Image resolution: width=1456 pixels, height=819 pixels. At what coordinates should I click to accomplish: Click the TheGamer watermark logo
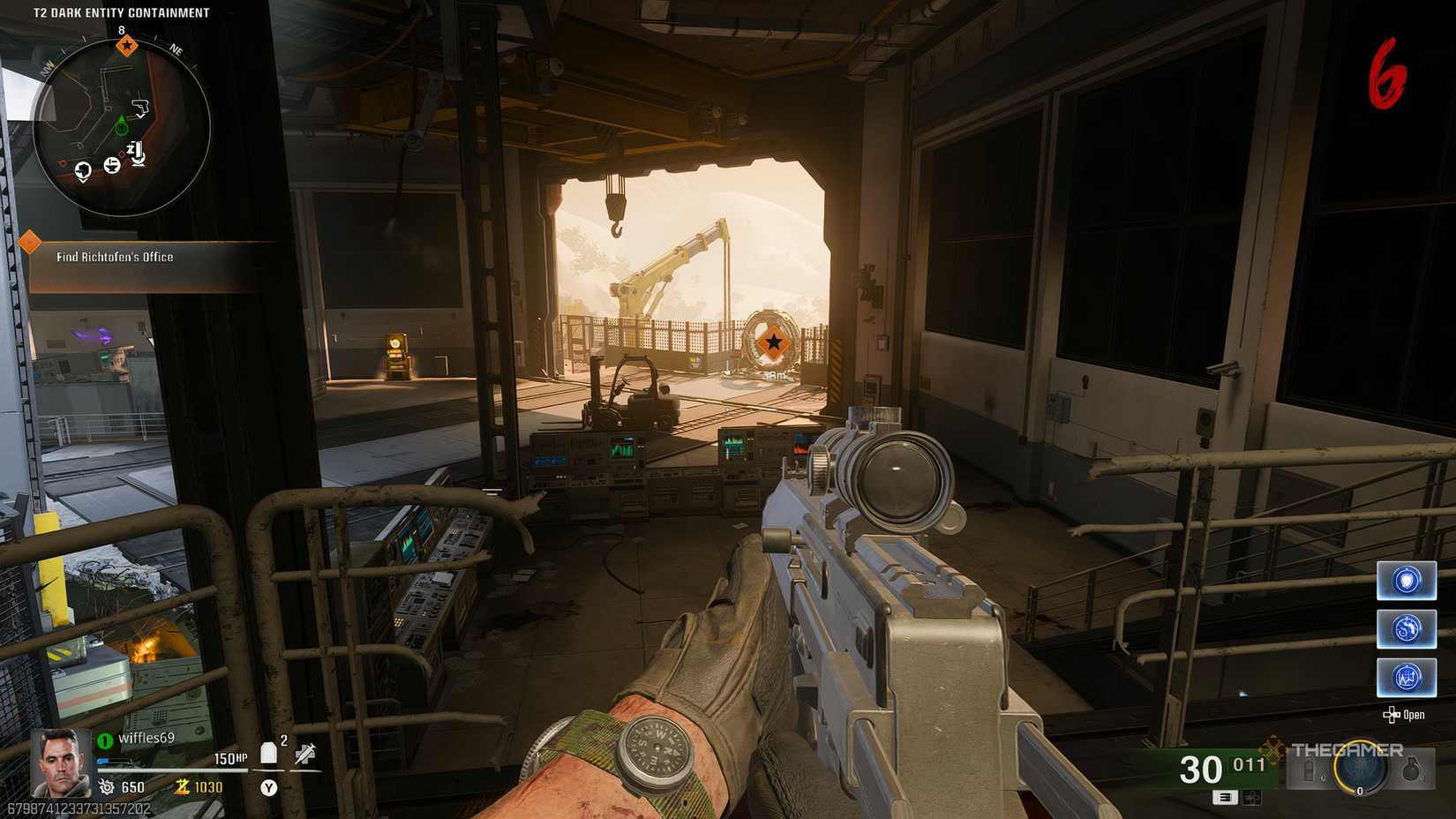pyautogui.click(x=1347, y=749)
